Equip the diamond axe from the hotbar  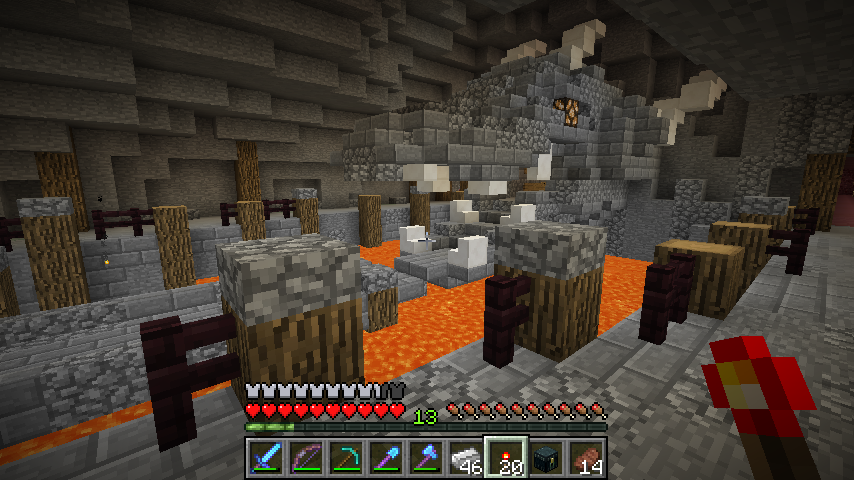426,457
